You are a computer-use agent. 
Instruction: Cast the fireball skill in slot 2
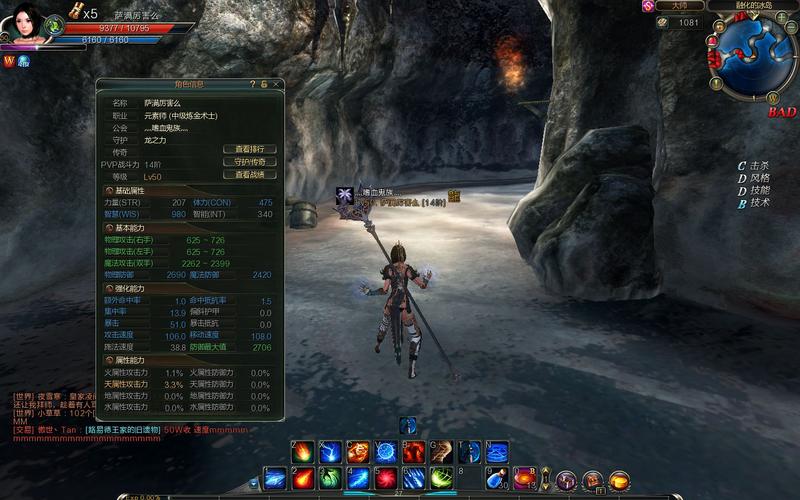[303, 479]
